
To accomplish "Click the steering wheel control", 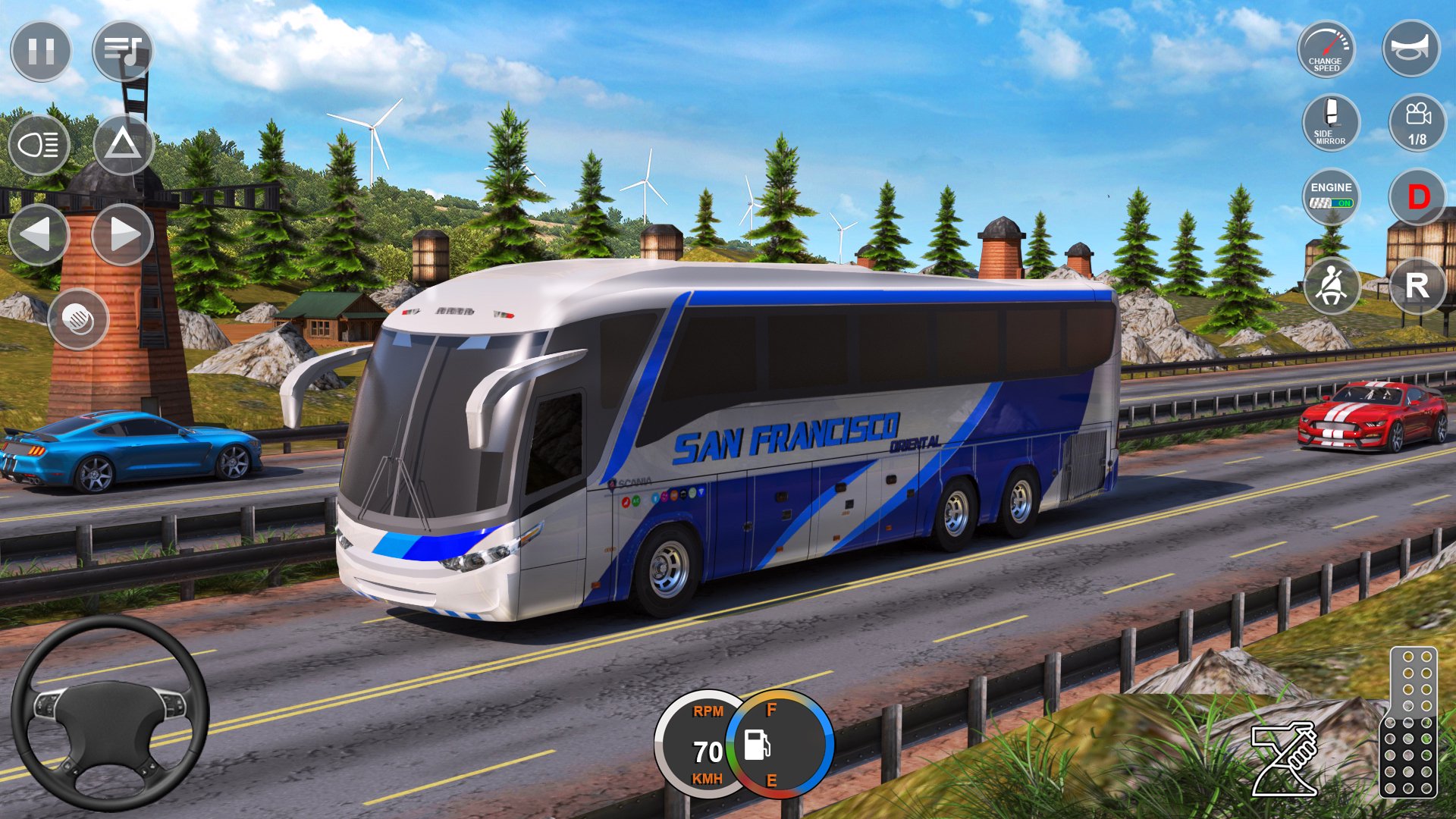I will click(x=111, y=713).
